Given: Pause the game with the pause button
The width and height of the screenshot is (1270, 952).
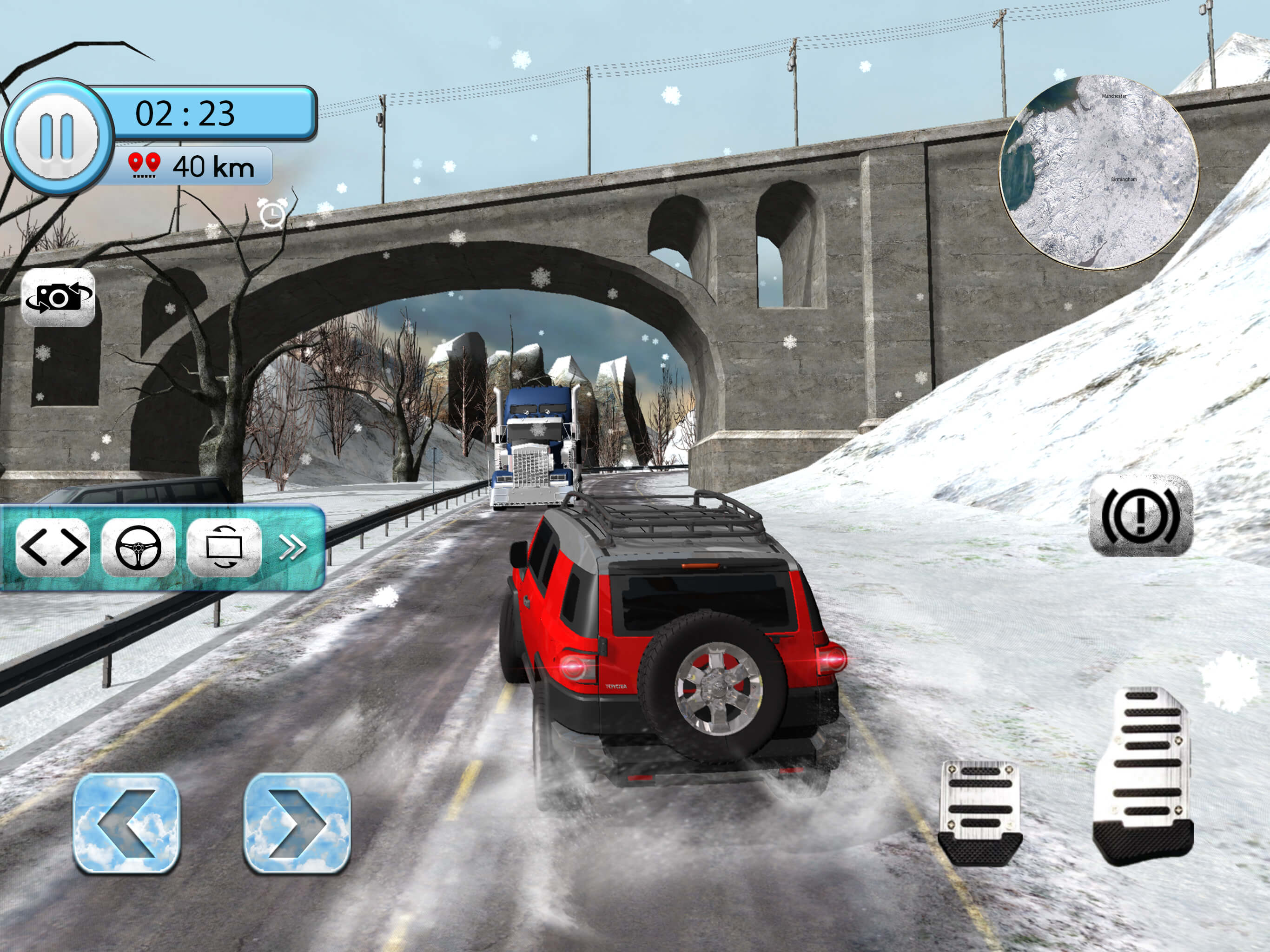Looking at the screenshot, I should 56,137.
